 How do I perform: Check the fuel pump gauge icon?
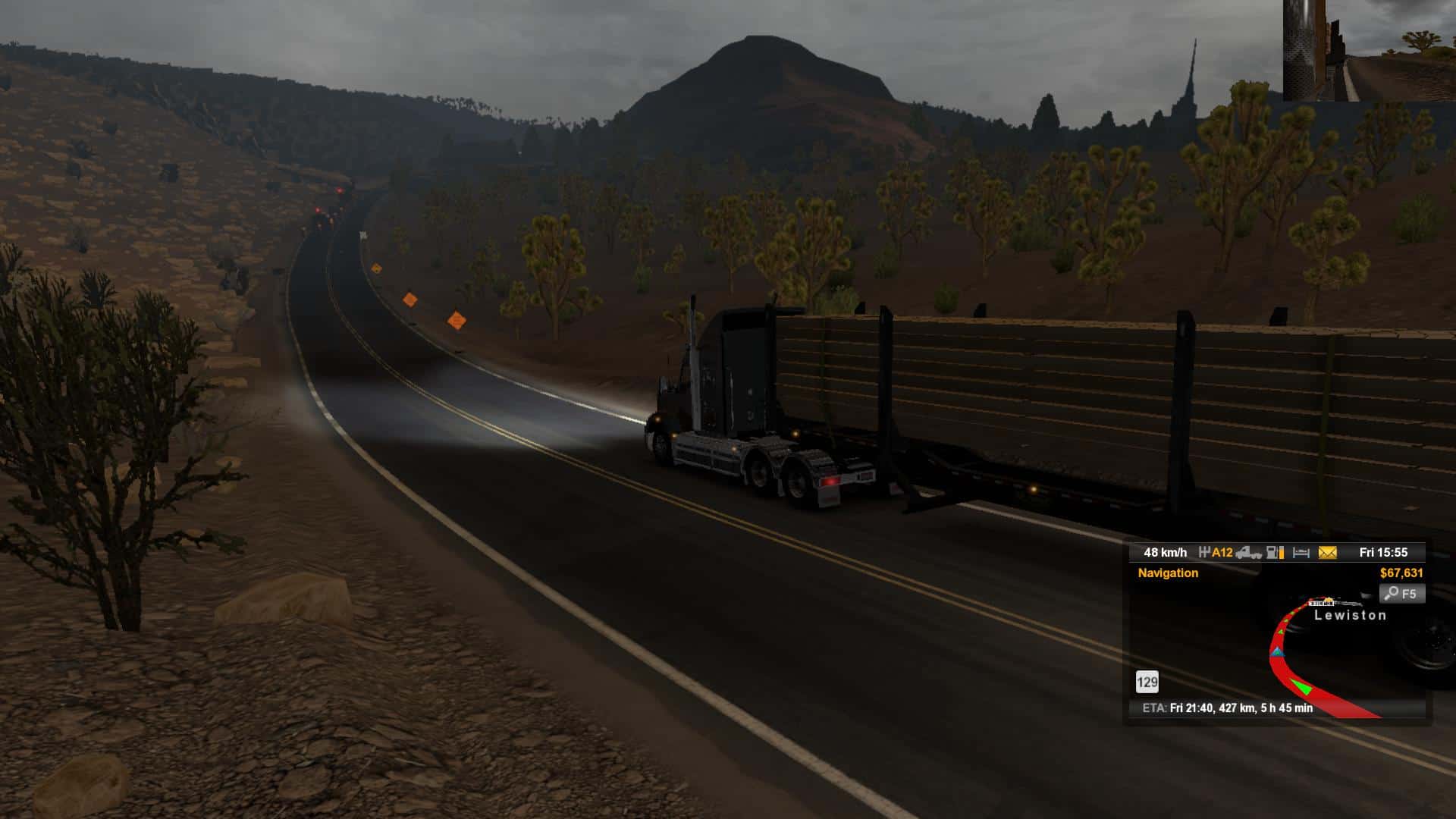(x=1276, y=553)
